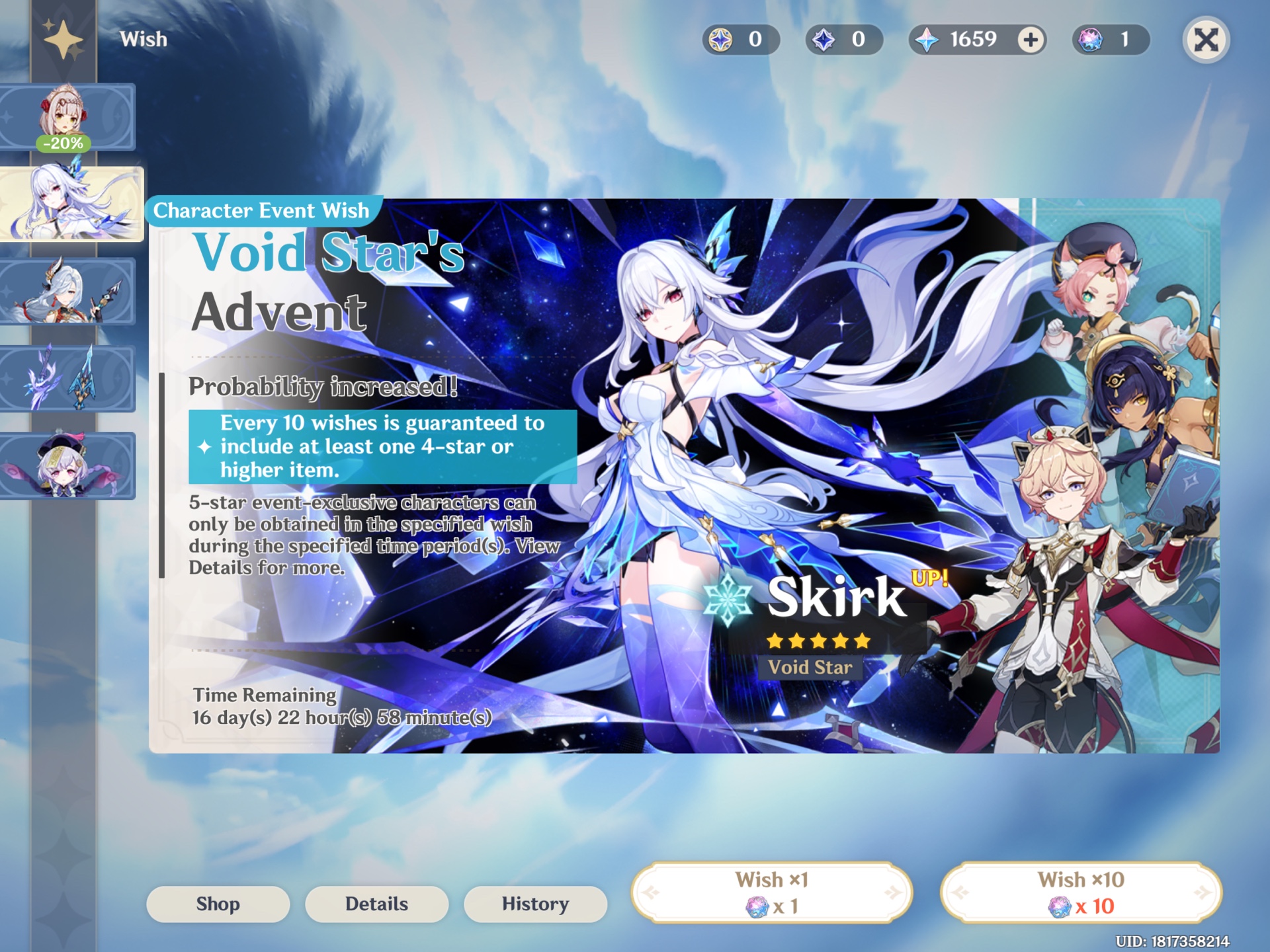Screen dimensions: 1270x952
Task: Open the Shop
Action: [218, 904]
